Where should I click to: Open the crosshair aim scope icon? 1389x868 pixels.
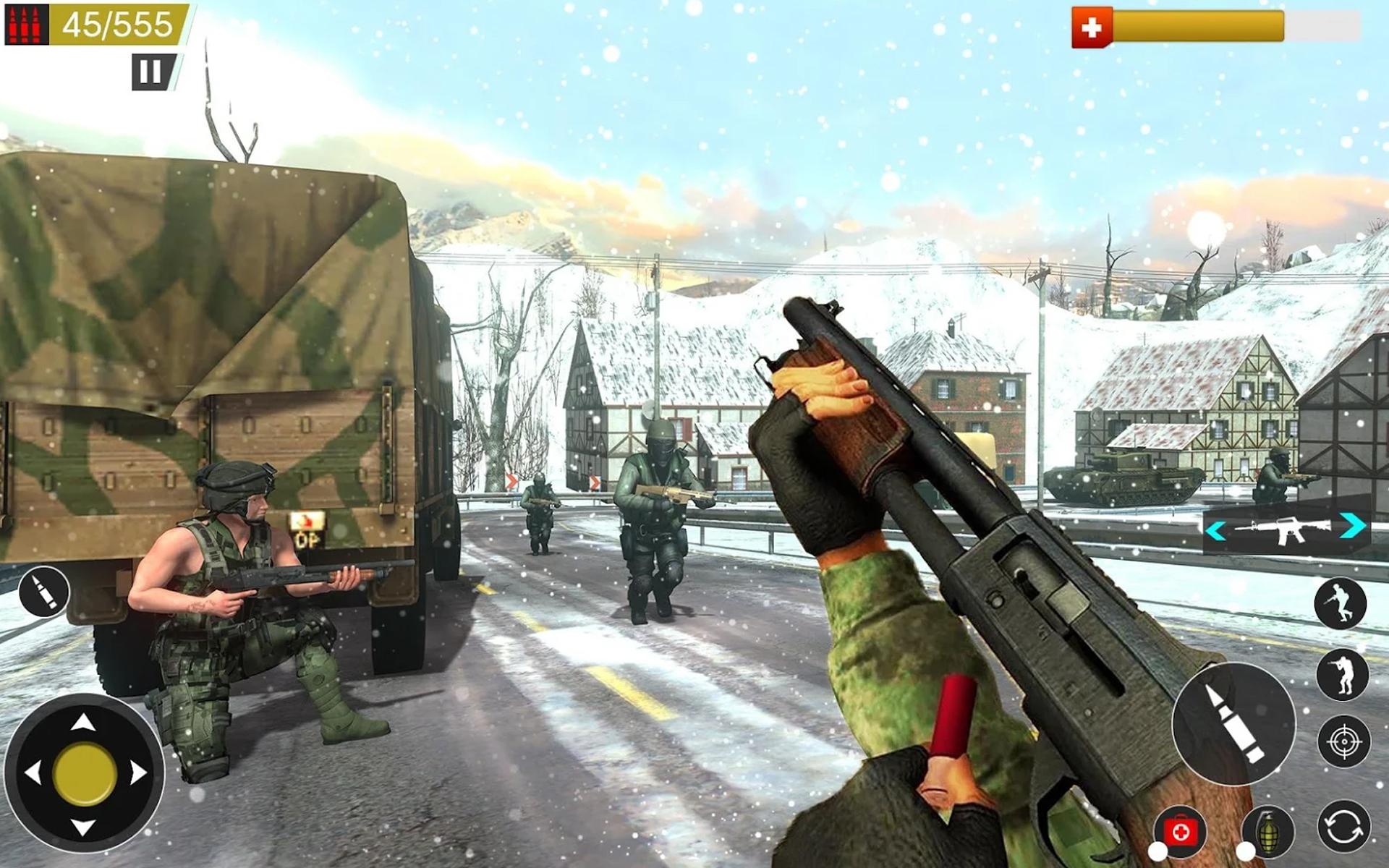pyautogui.click(x=1344, y=740)
